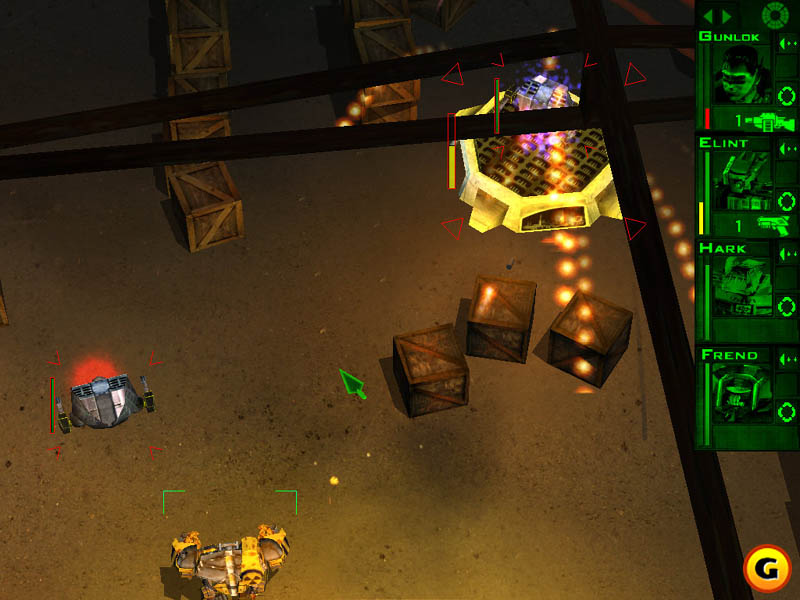Select the ring icon beside Frend's portrait

pyautogui.click(x=787, y=410)
